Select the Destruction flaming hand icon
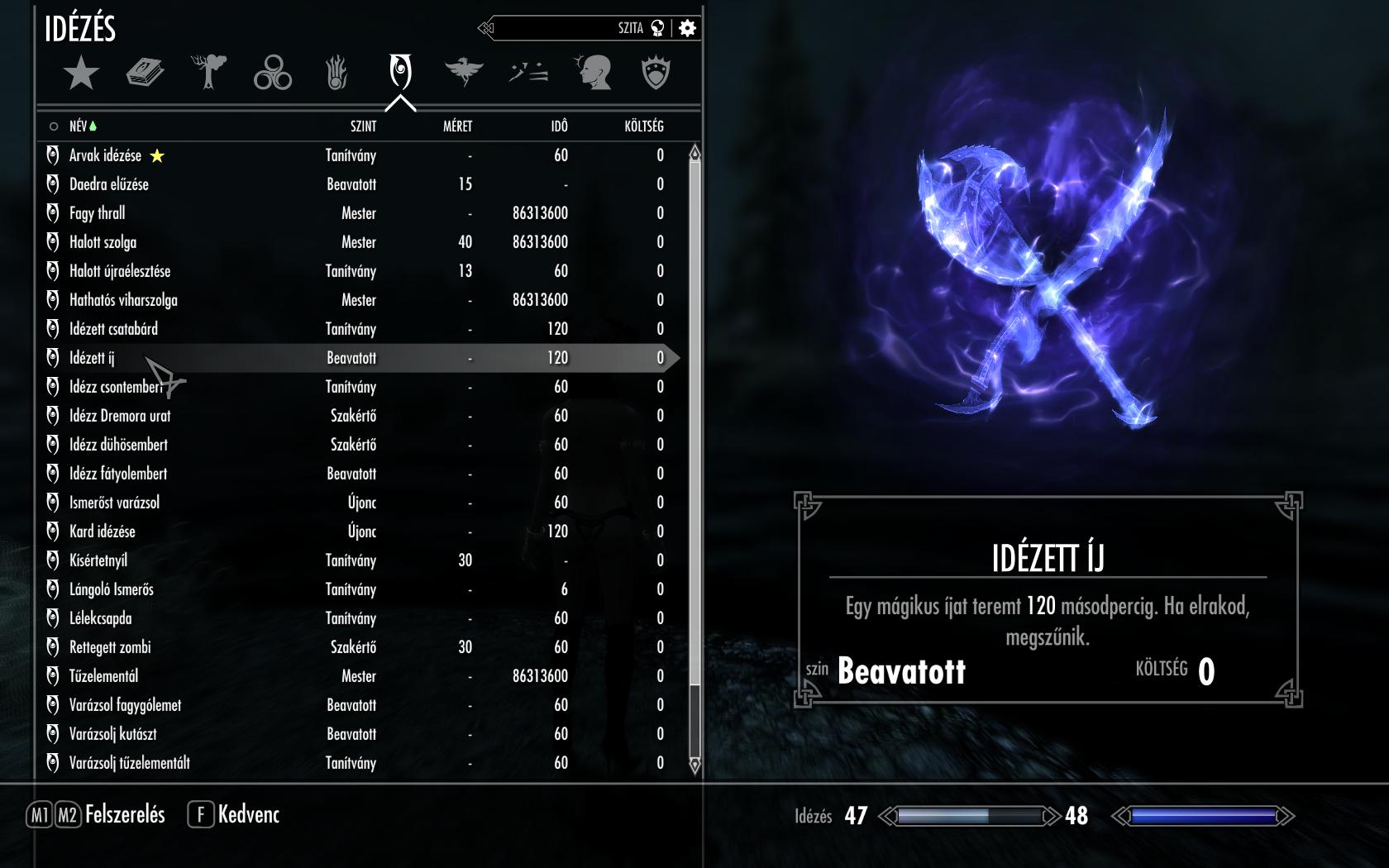The width and height of the screenshot is (1389, 868). (336, 72)
